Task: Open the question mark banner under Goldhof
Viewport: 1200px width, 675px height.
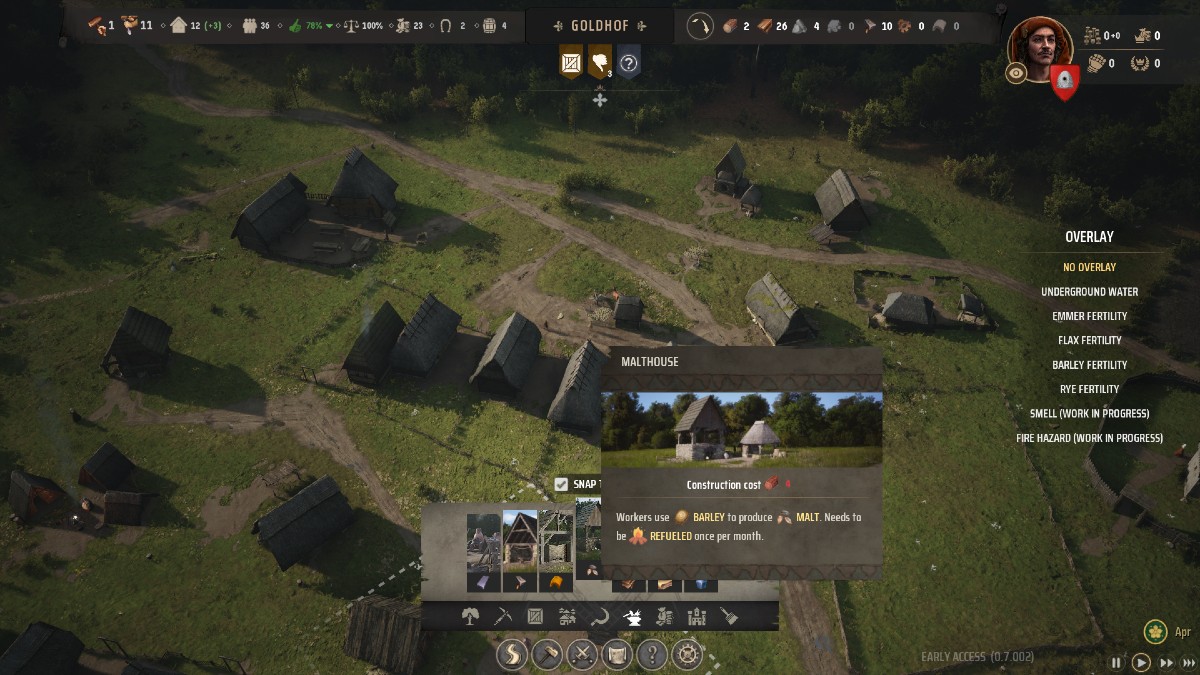Action: pyautogui.click(x=628, y=63)
